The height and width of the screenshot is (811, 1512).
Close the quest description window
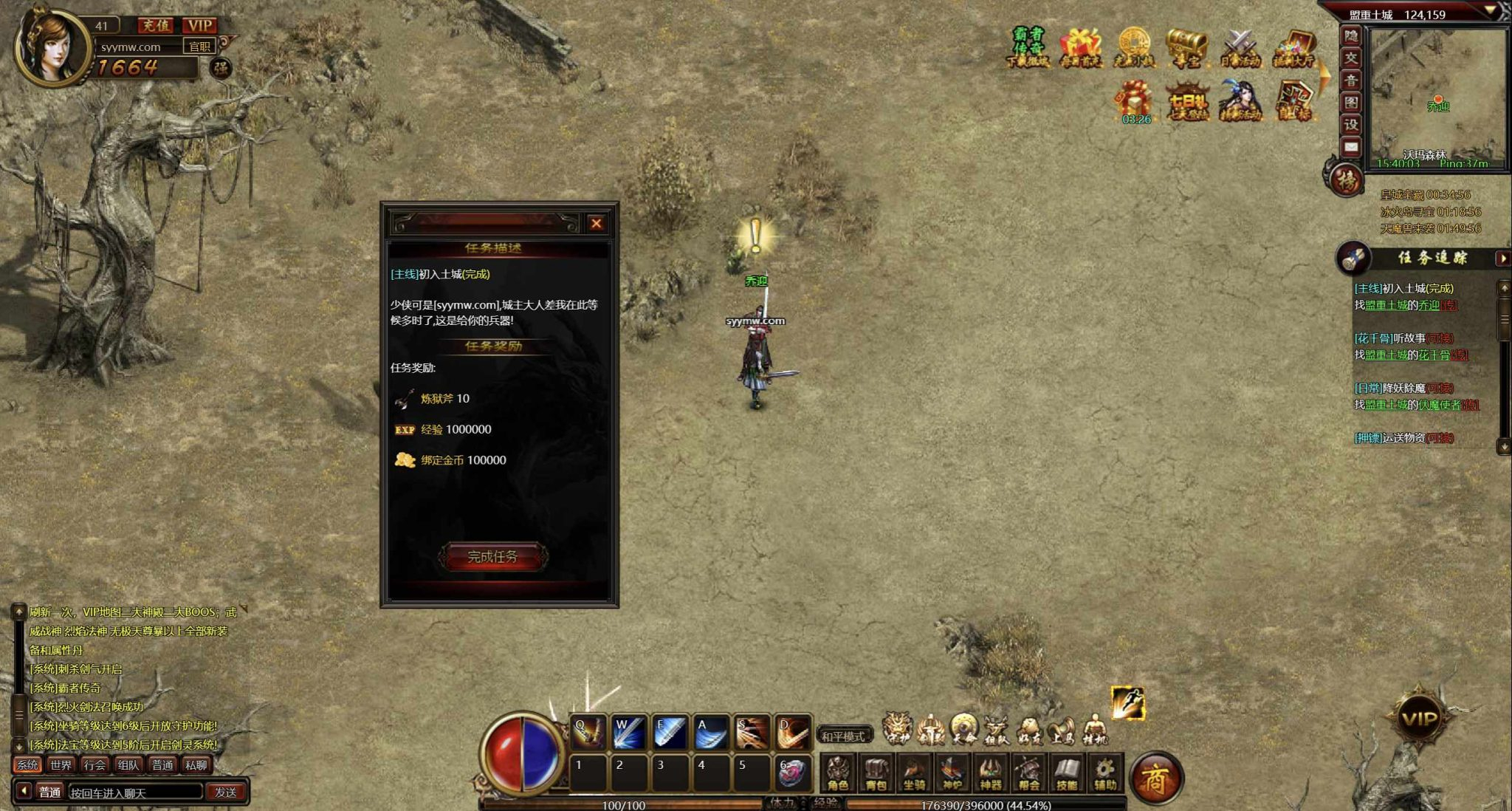(596, 223)
